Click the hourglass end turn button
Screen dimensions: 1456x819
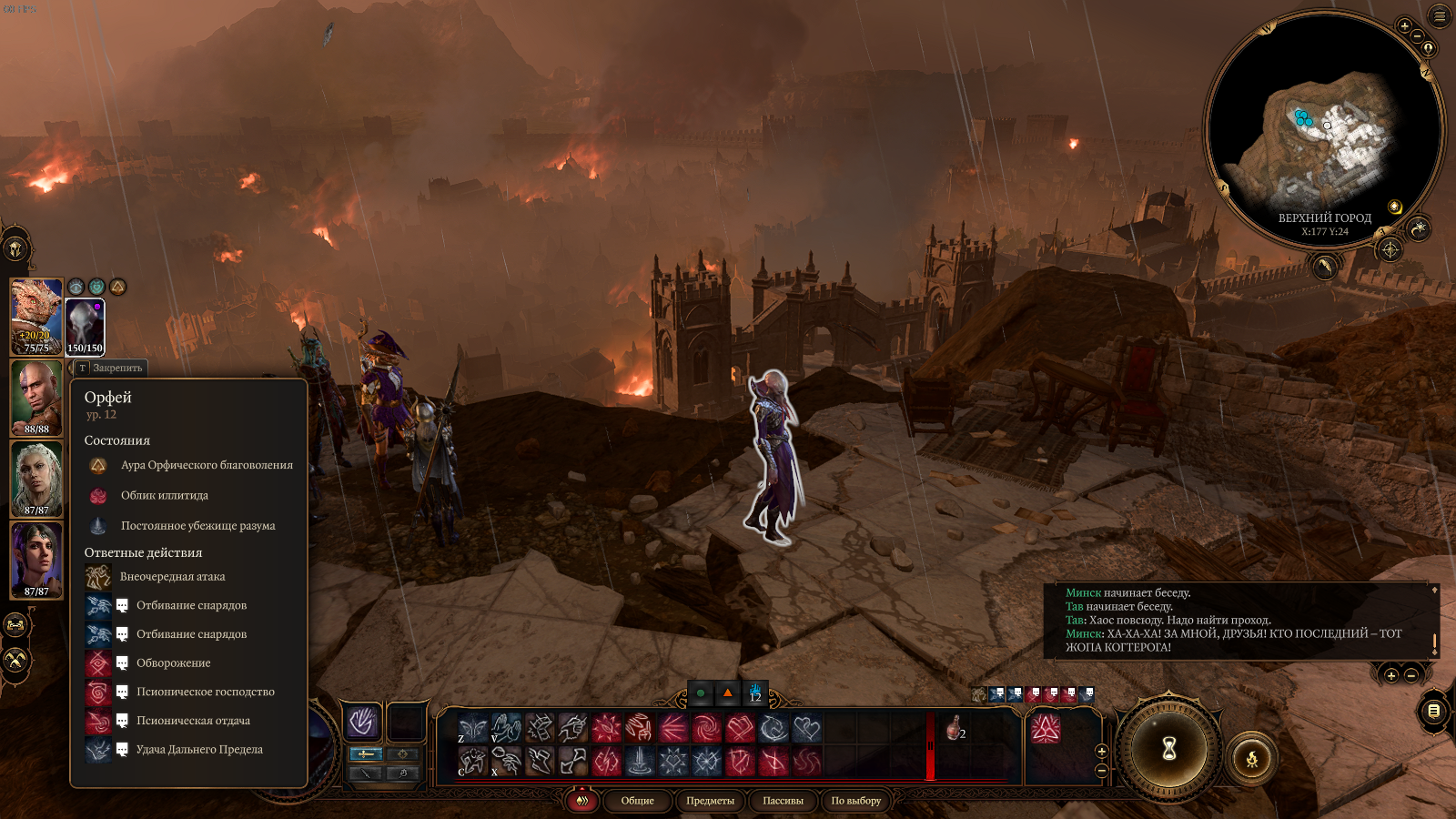tap(1169, 749)
